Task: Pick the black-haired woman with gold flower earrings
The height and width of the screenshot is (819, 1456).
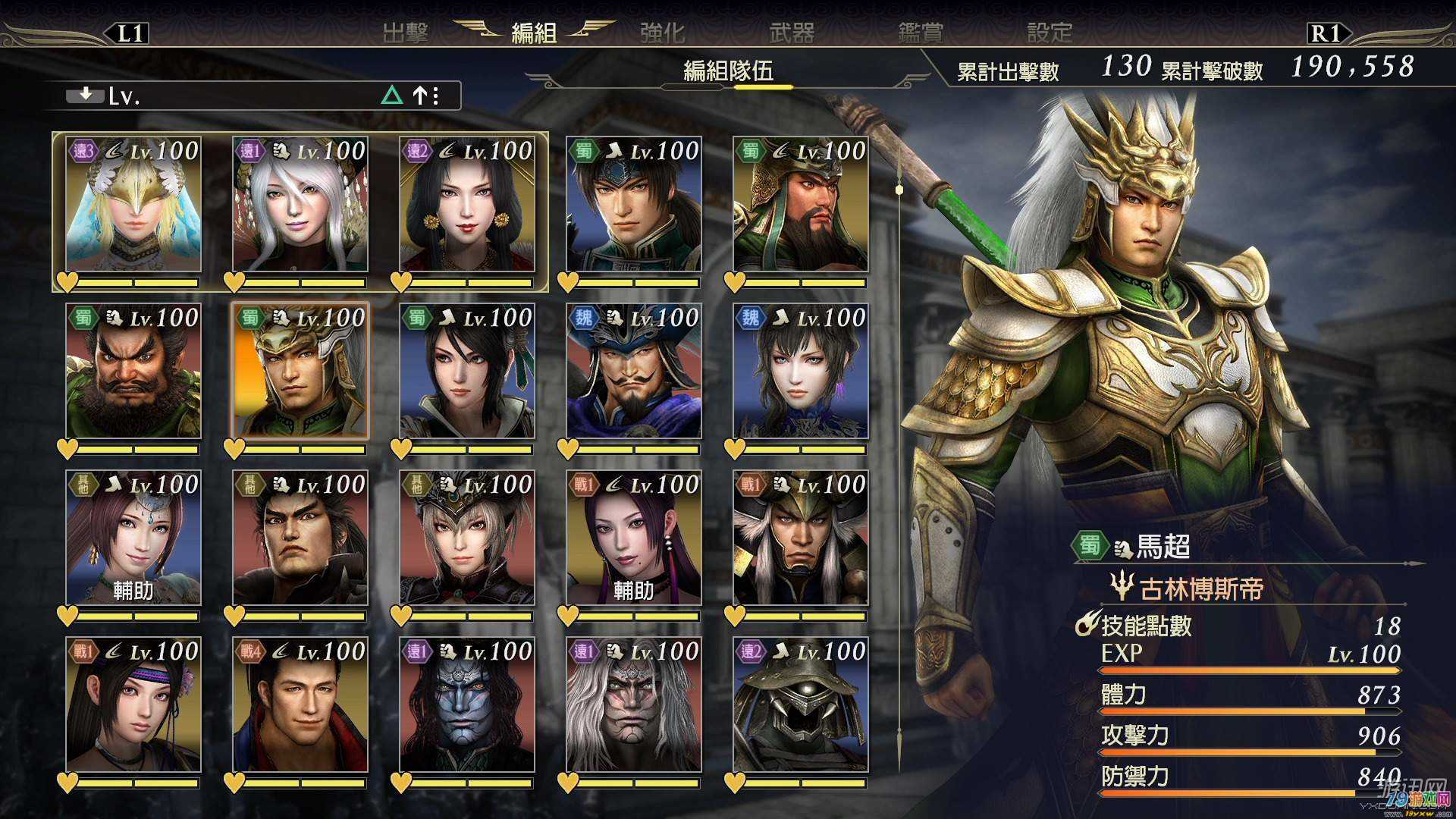Action: tap(467, 205)
